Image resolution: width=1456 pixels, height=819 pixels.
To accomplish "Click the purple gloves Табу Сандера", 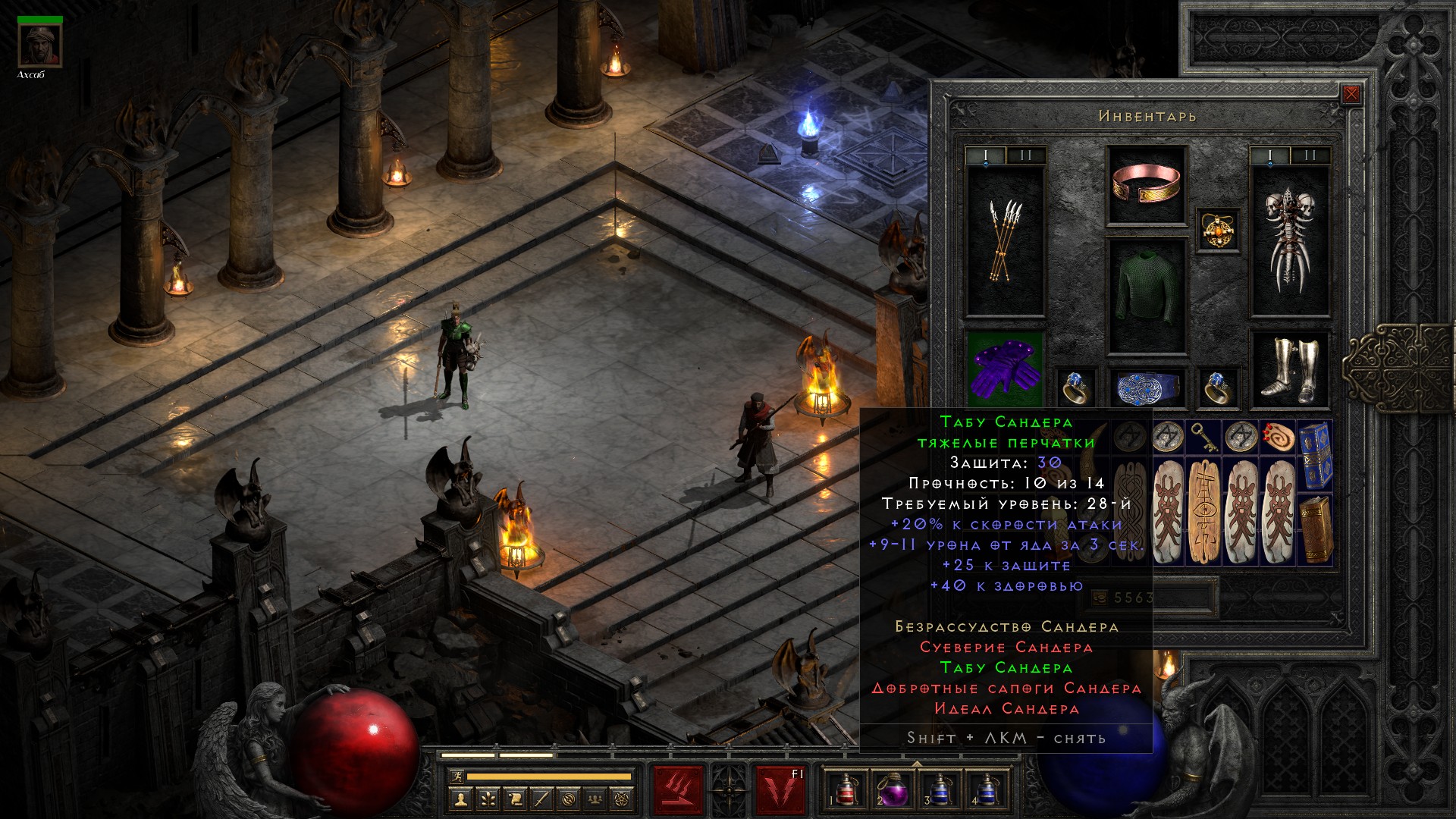I will pyautogui.click(x=1005, y=368).
